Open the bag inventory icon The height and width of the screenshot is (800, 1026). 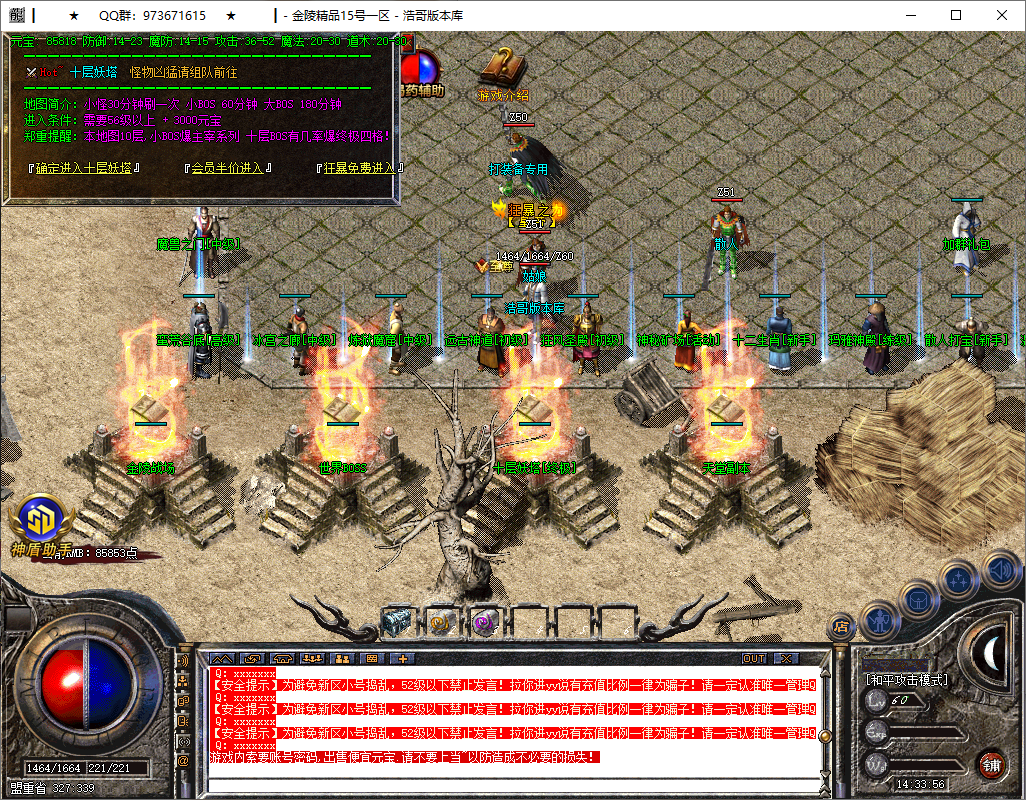point(918,599)
